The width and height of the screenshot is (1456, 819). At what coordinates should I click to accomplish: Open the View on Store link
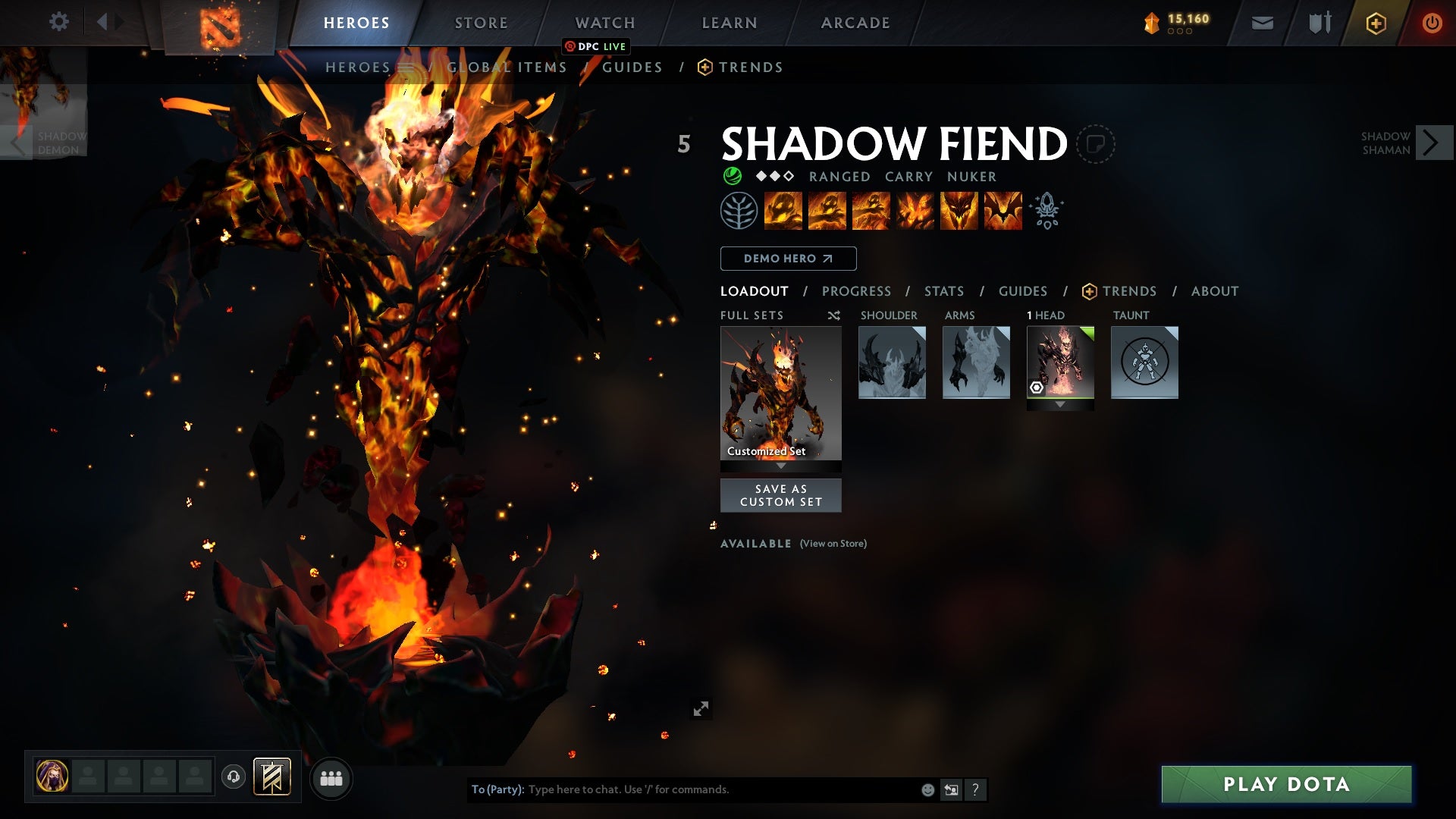(x=832, y=544)
